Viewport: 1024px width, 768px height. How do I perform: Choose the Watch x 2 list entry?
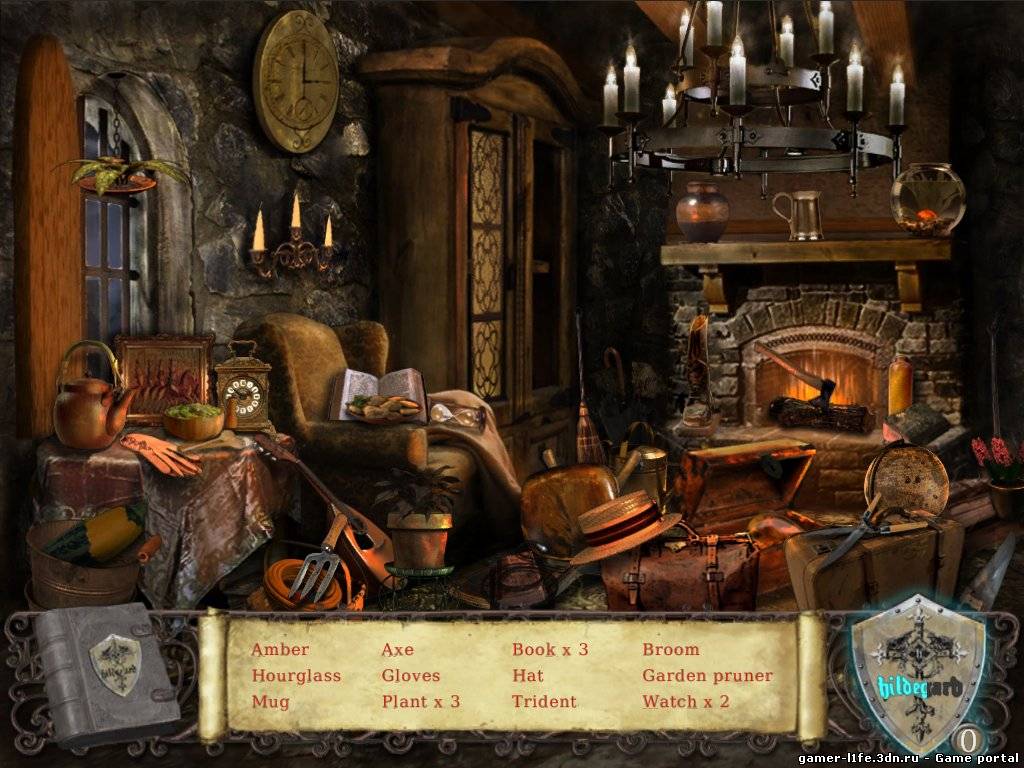(686, 702)
